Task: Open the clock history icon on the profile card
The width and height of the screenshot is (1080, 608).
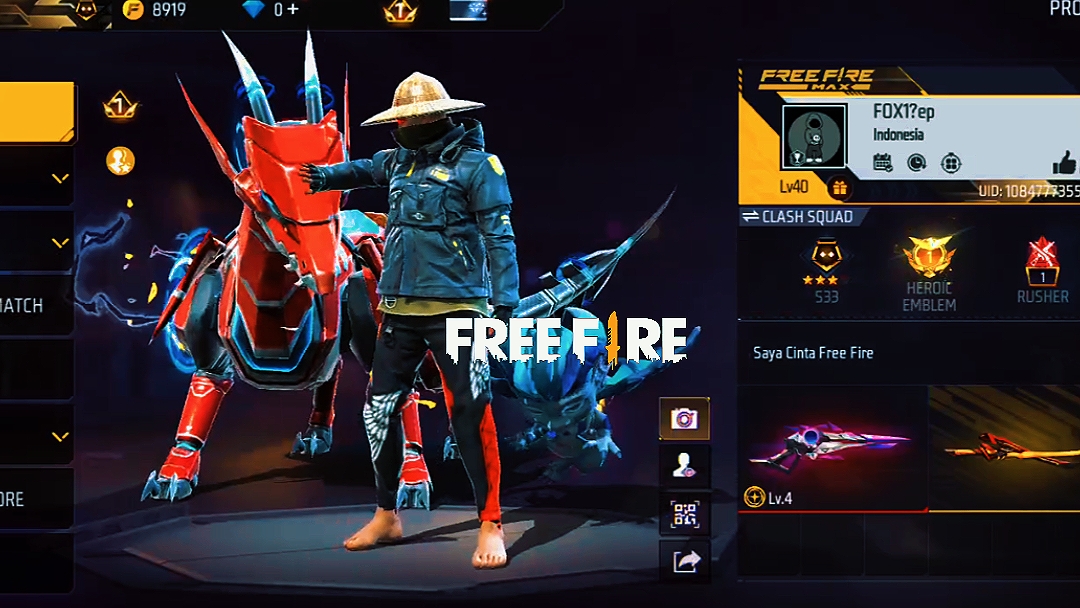Action: 917,163
